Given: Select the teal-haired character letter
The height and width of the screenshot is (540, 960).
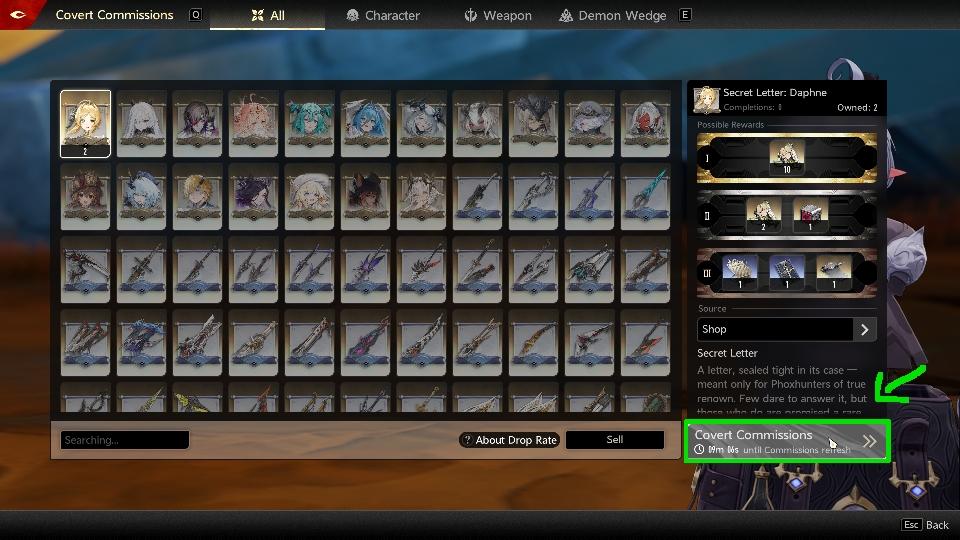Looking at the screenshot, I should 309,124.
